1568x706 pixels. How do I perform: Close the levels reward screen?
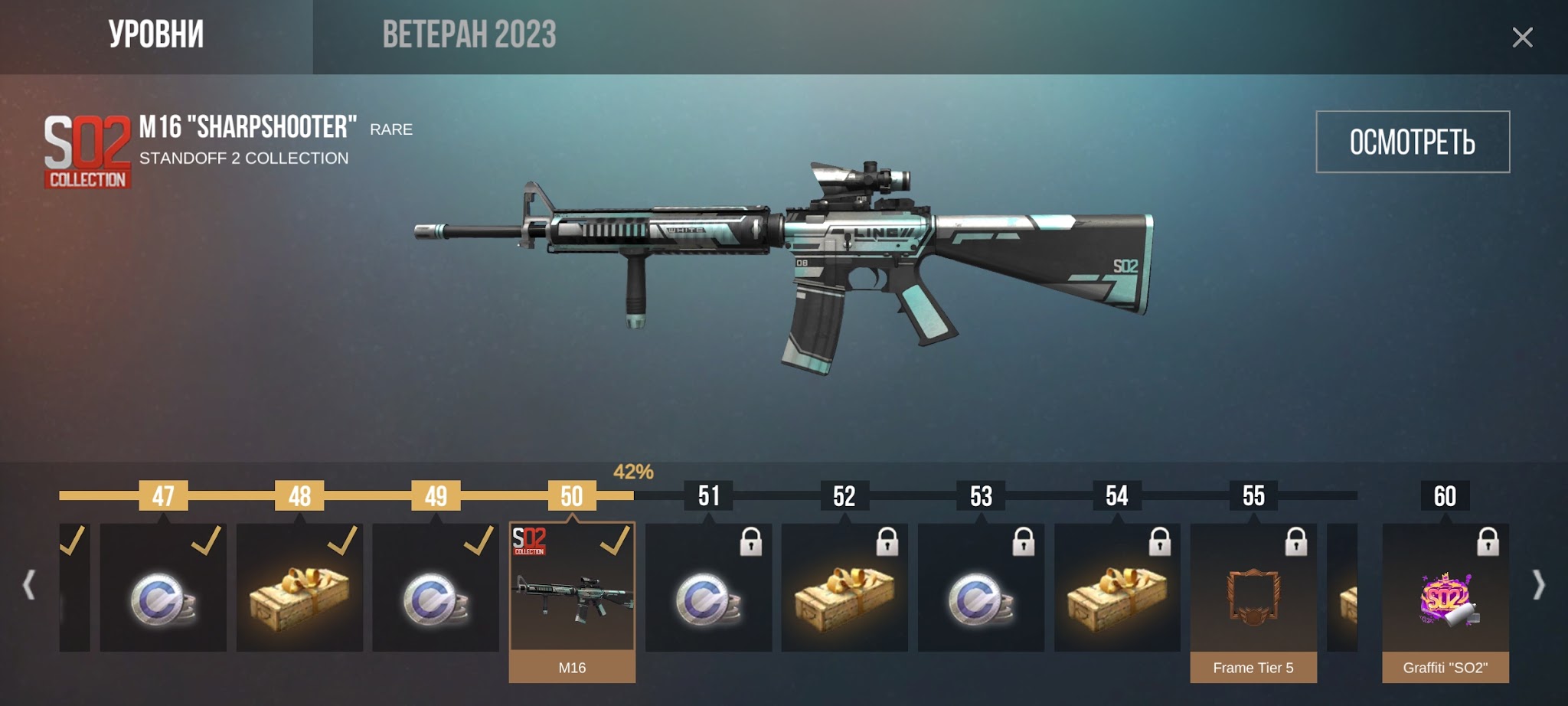(1522, 37)
